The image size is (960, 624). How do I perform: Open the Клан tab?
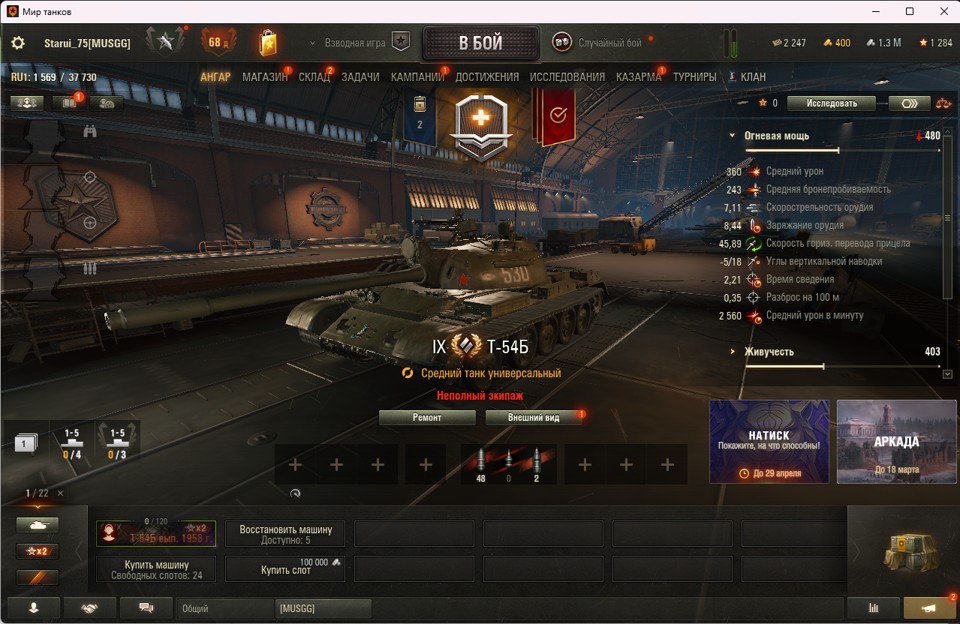752,77
